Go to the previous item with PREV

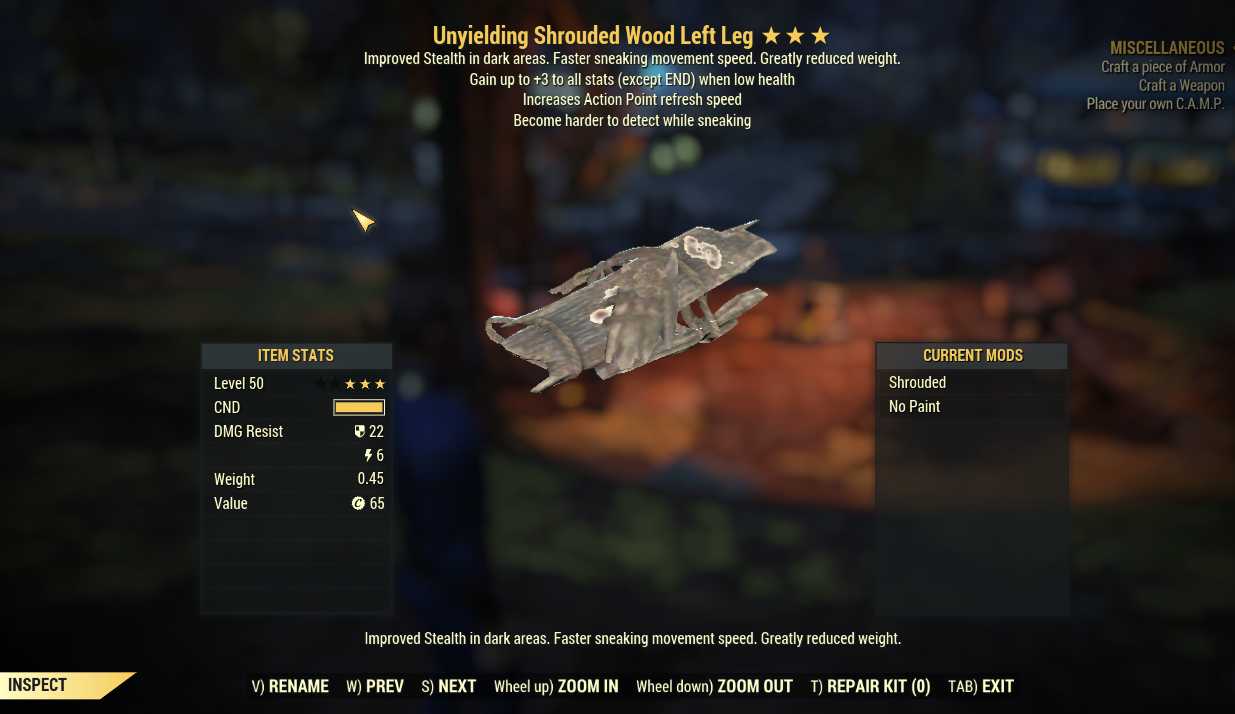point(375,686)
